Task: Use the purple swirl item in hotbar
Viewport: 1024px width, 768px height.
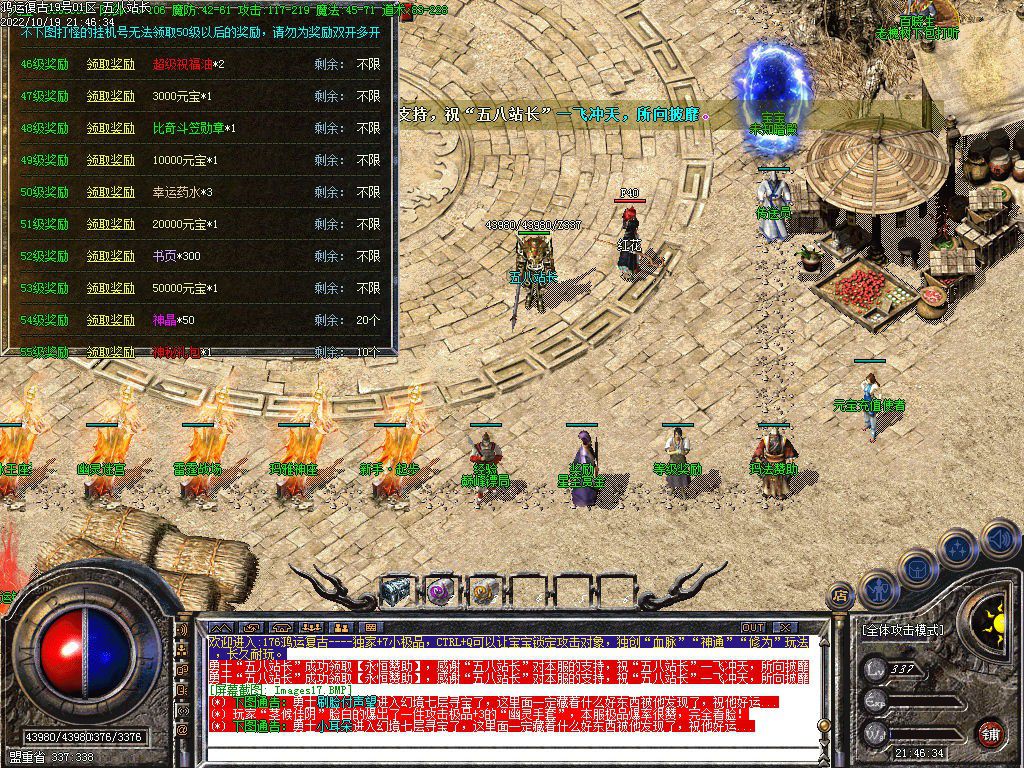Action: (440, 592)
